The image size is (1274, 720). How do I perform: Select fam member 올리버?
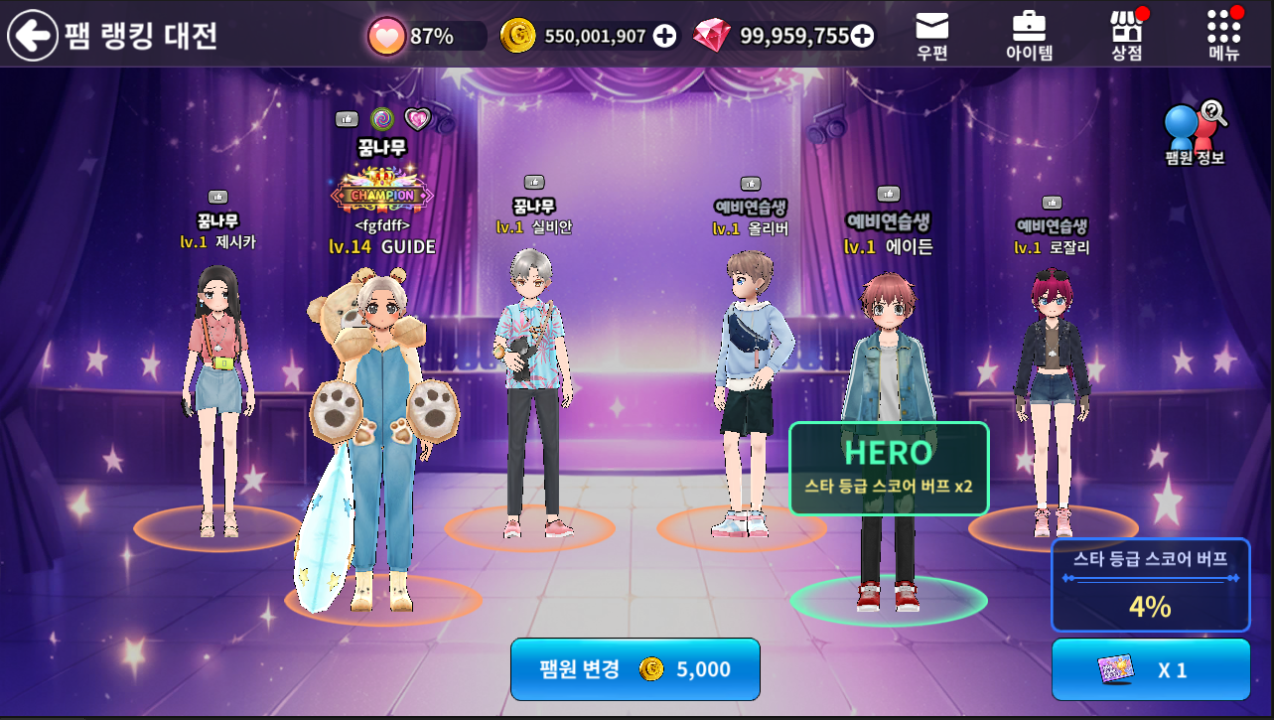[750, 390]
